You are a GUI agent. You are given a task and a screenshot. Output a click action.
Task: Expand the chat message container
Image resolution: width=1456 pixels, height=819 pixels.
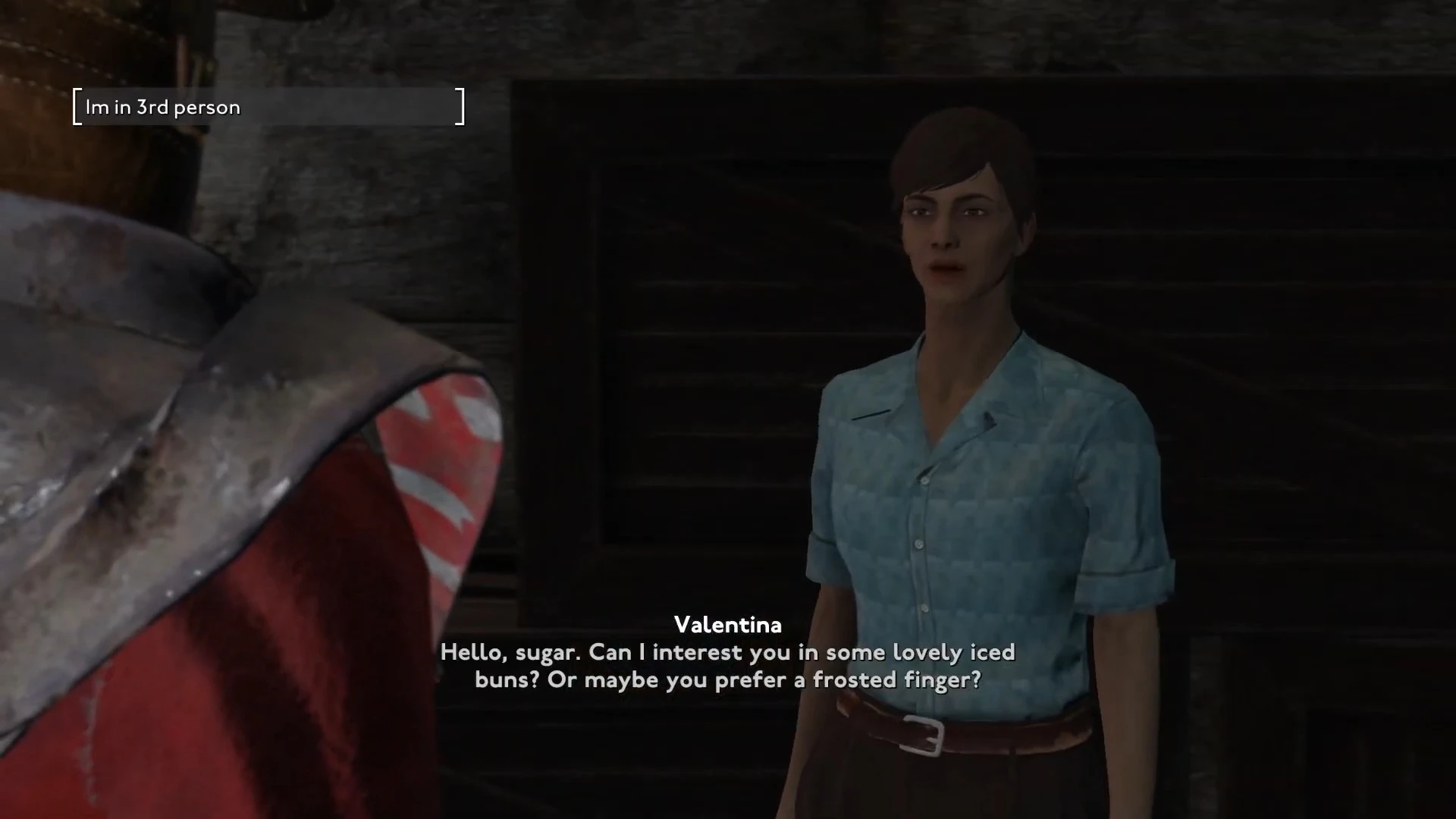(x=269, y=106)
